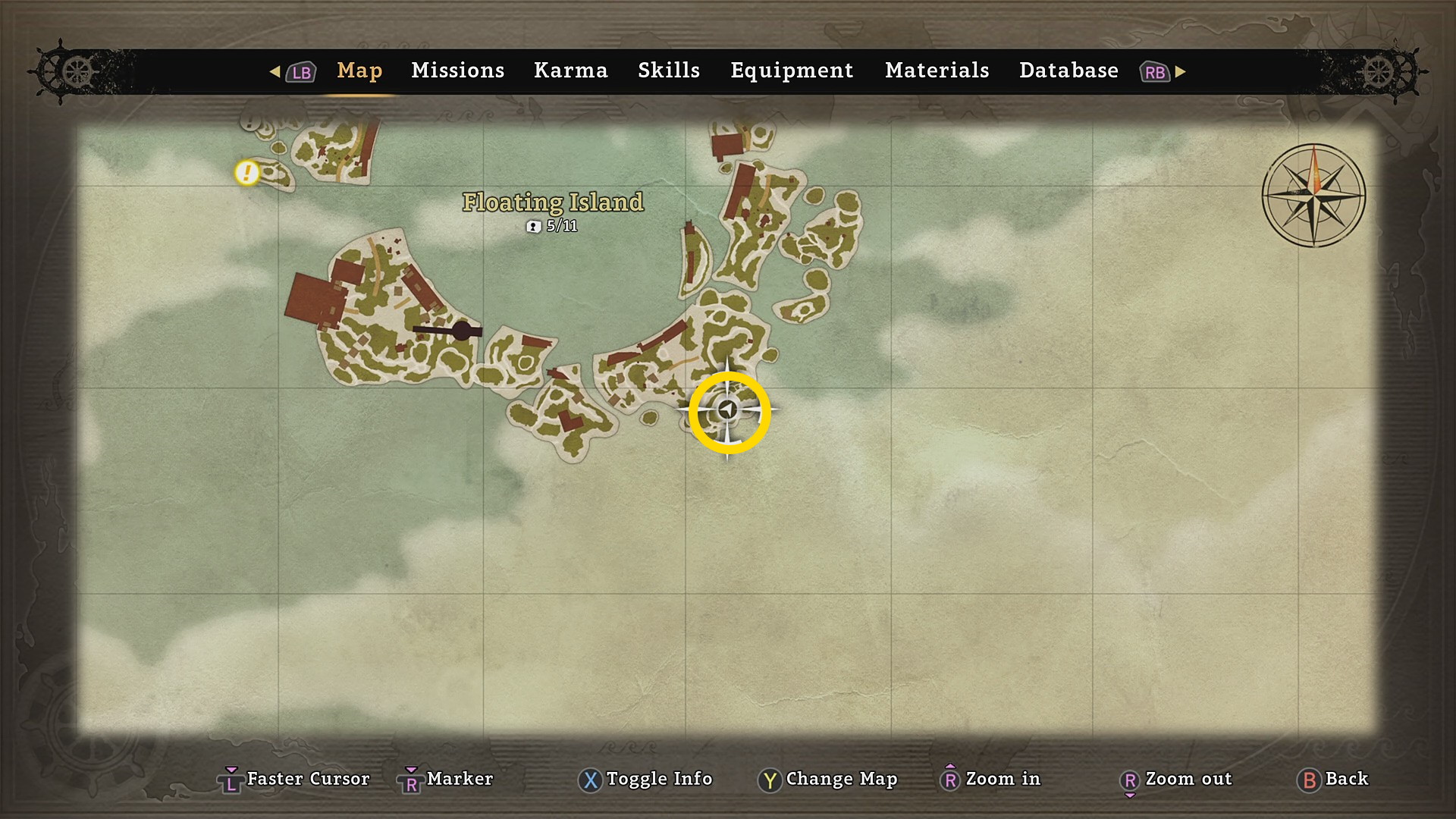1456x819 pixels.
Task: Switch to the Database tab
Action: [x=1068, y=71]
